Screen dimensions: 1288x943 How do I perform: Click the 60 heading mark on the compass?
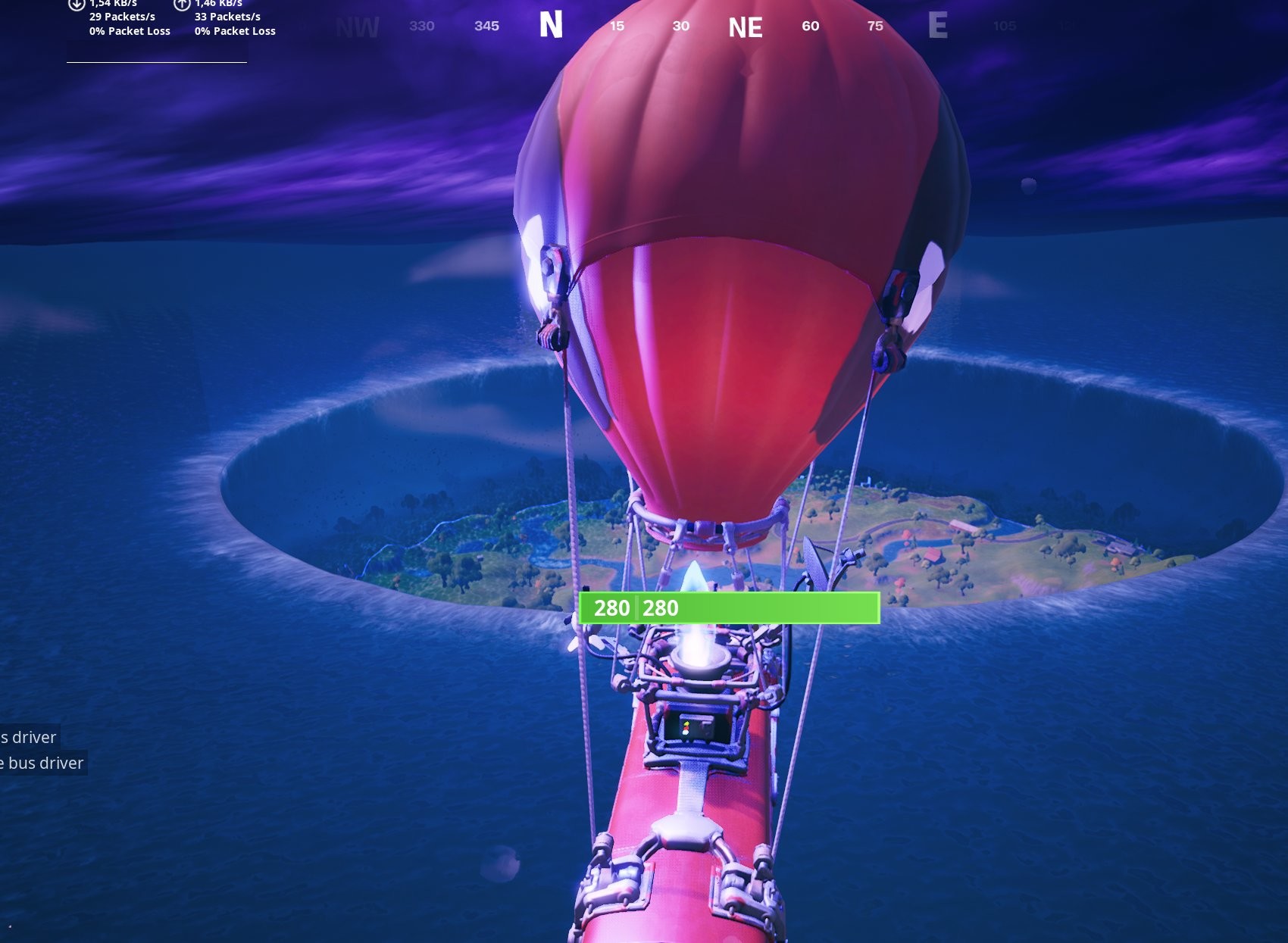pos(809,26)
